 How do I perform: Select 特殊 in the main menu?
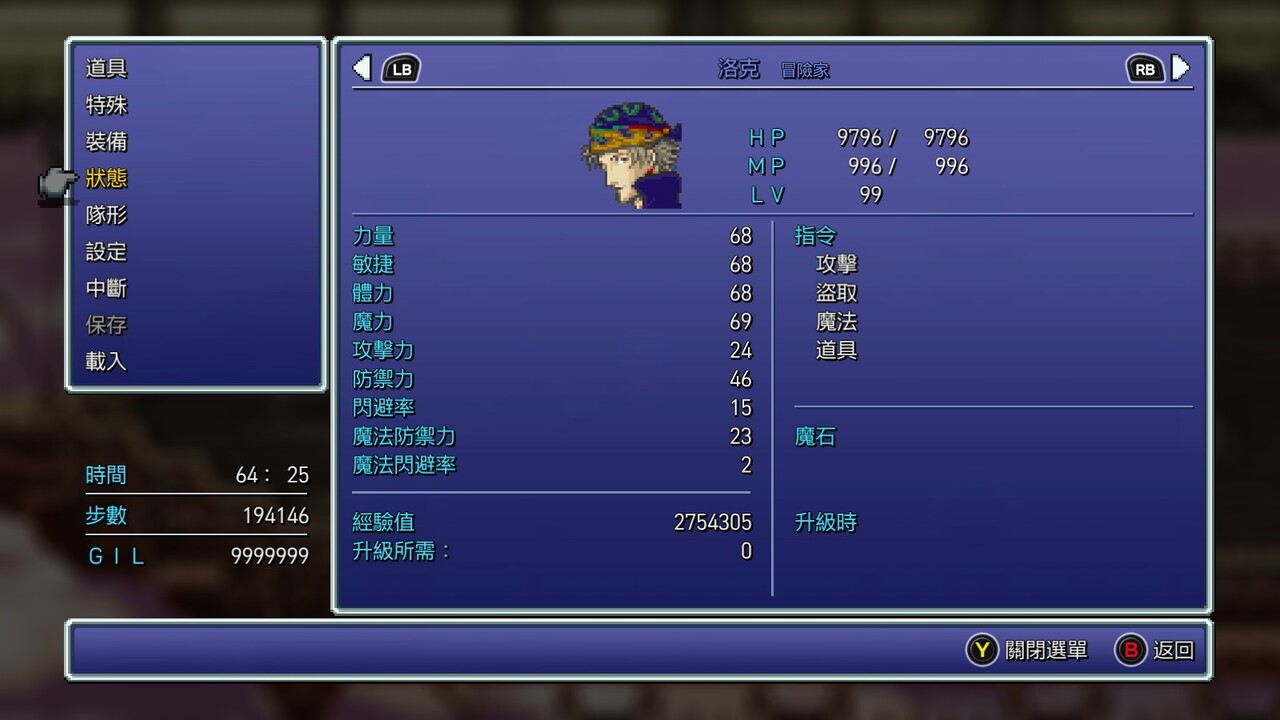pyautogui.click(x=106, y=105)
